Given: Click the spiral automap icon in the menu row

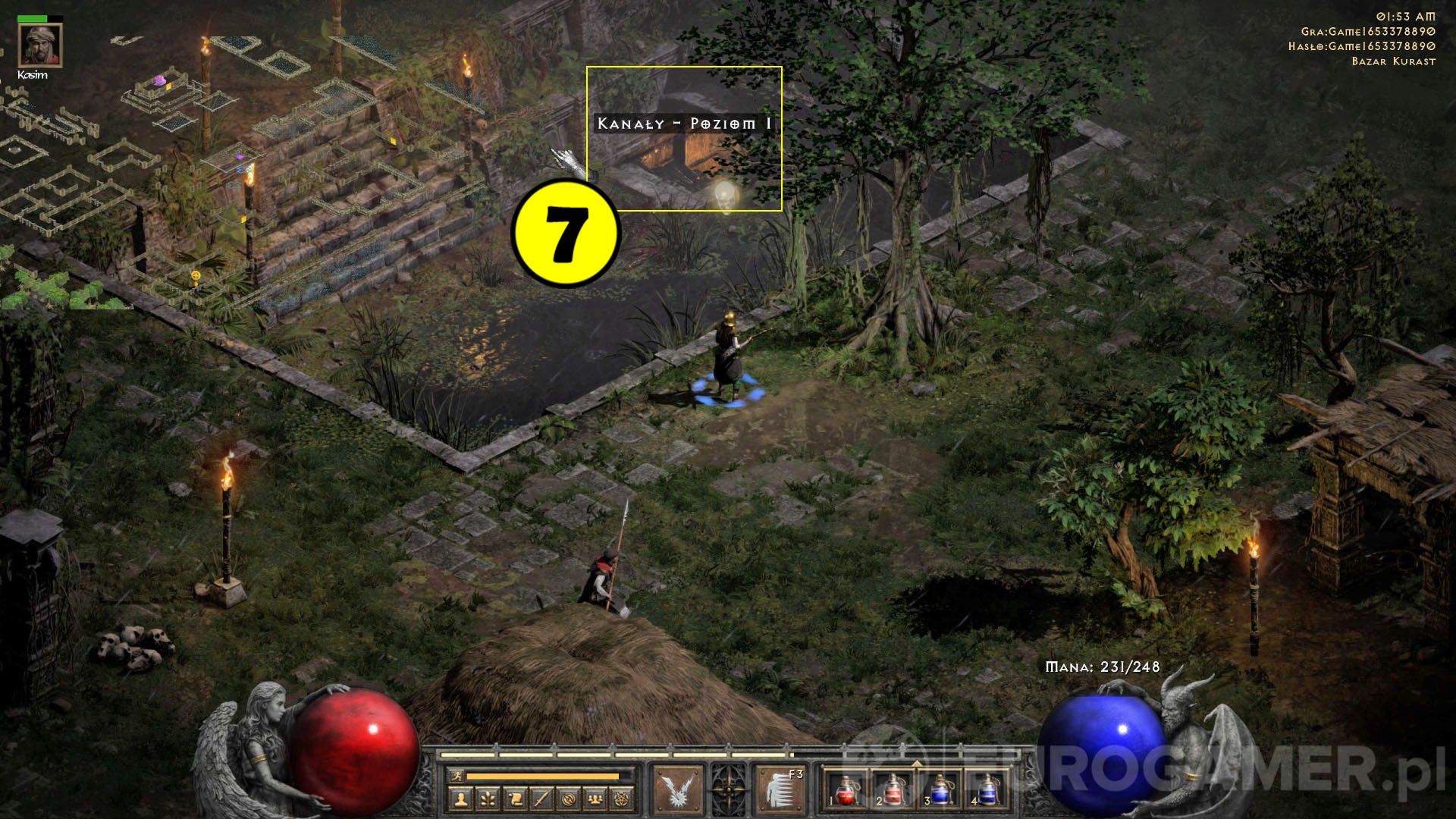Looking at the screenshot, I should 568,799.
